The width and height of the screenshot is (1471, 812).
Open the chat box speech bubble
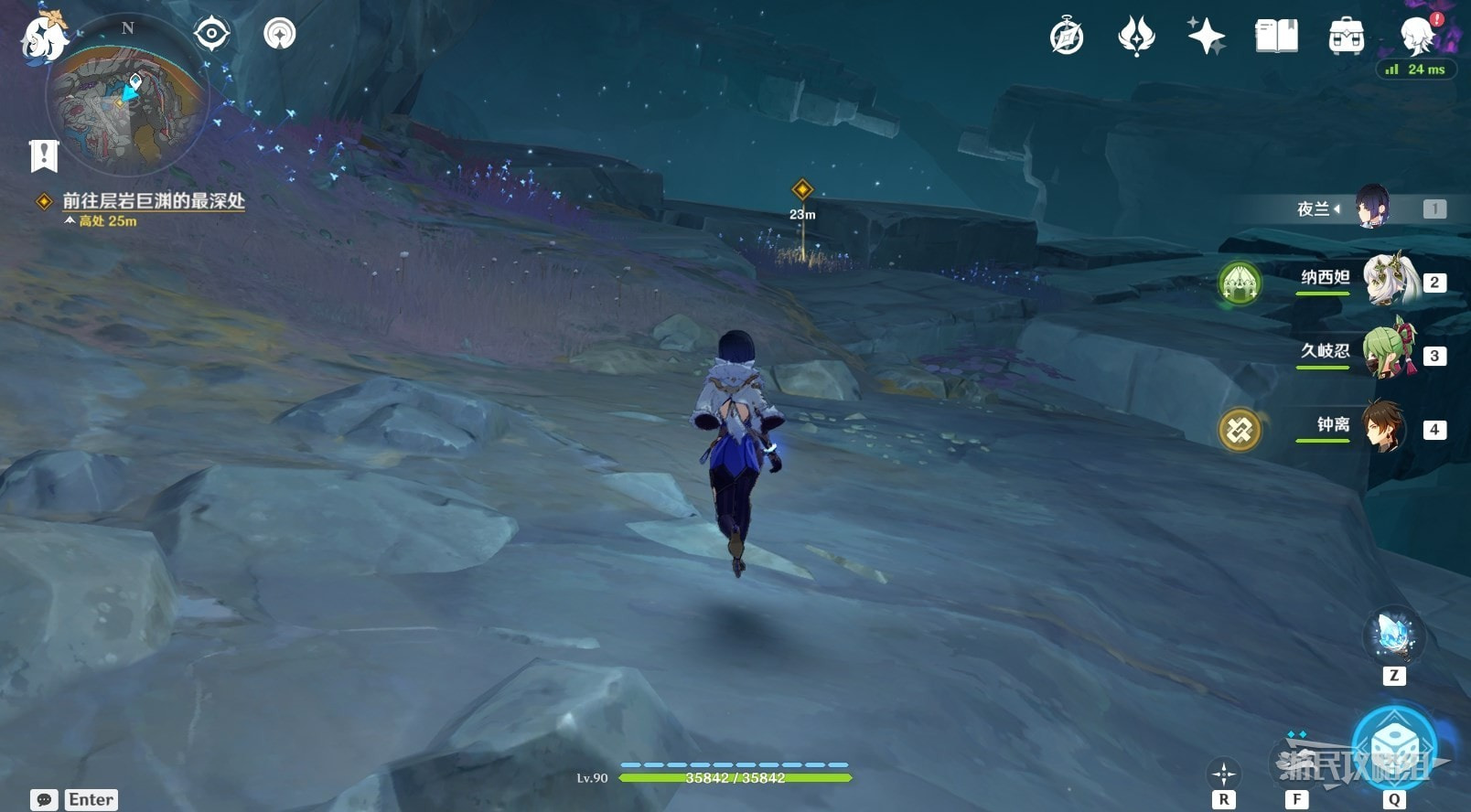tap(44, 799)
